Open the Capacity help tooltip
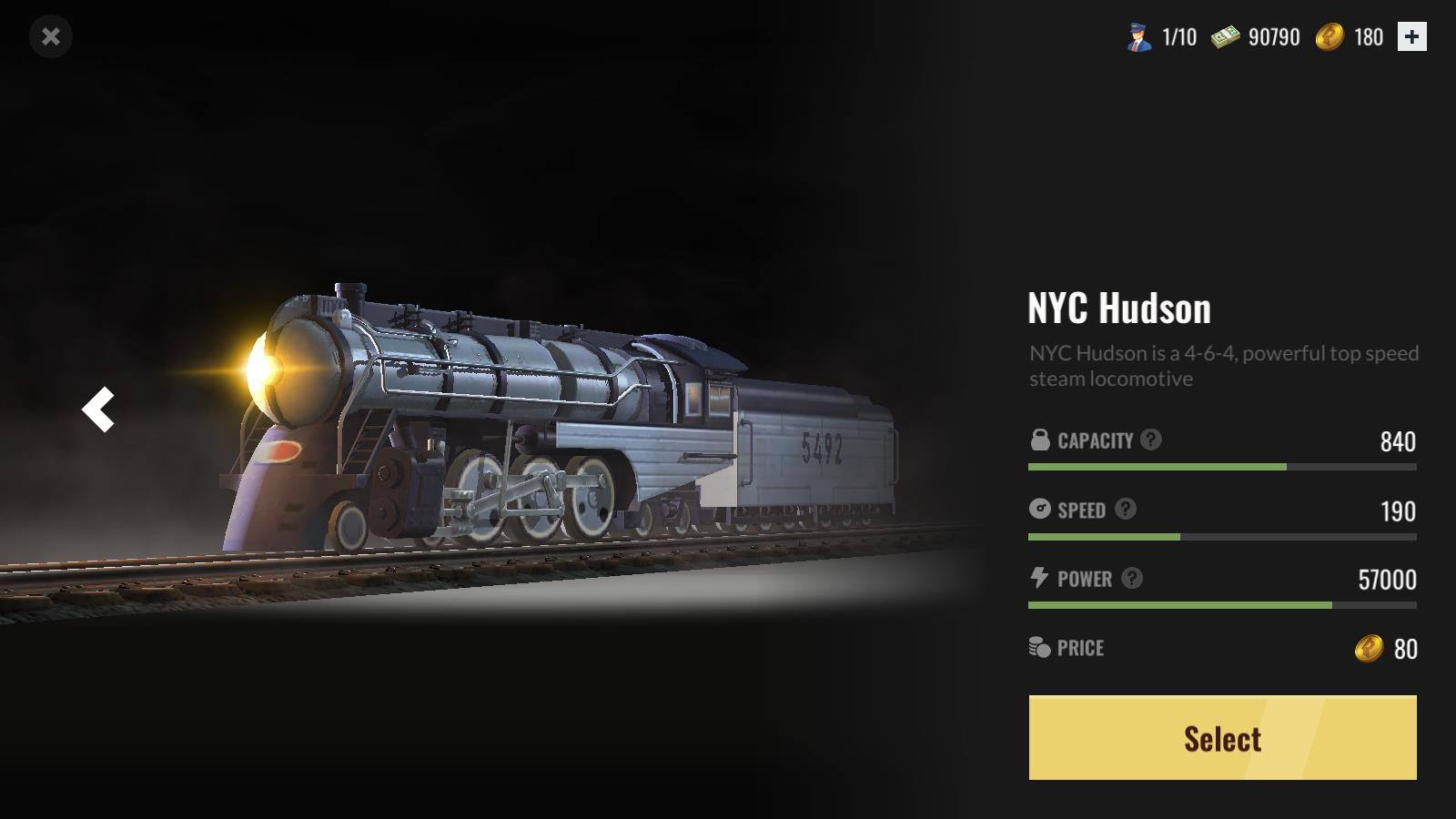The image size is (1456, 819). pos(1151,440)
